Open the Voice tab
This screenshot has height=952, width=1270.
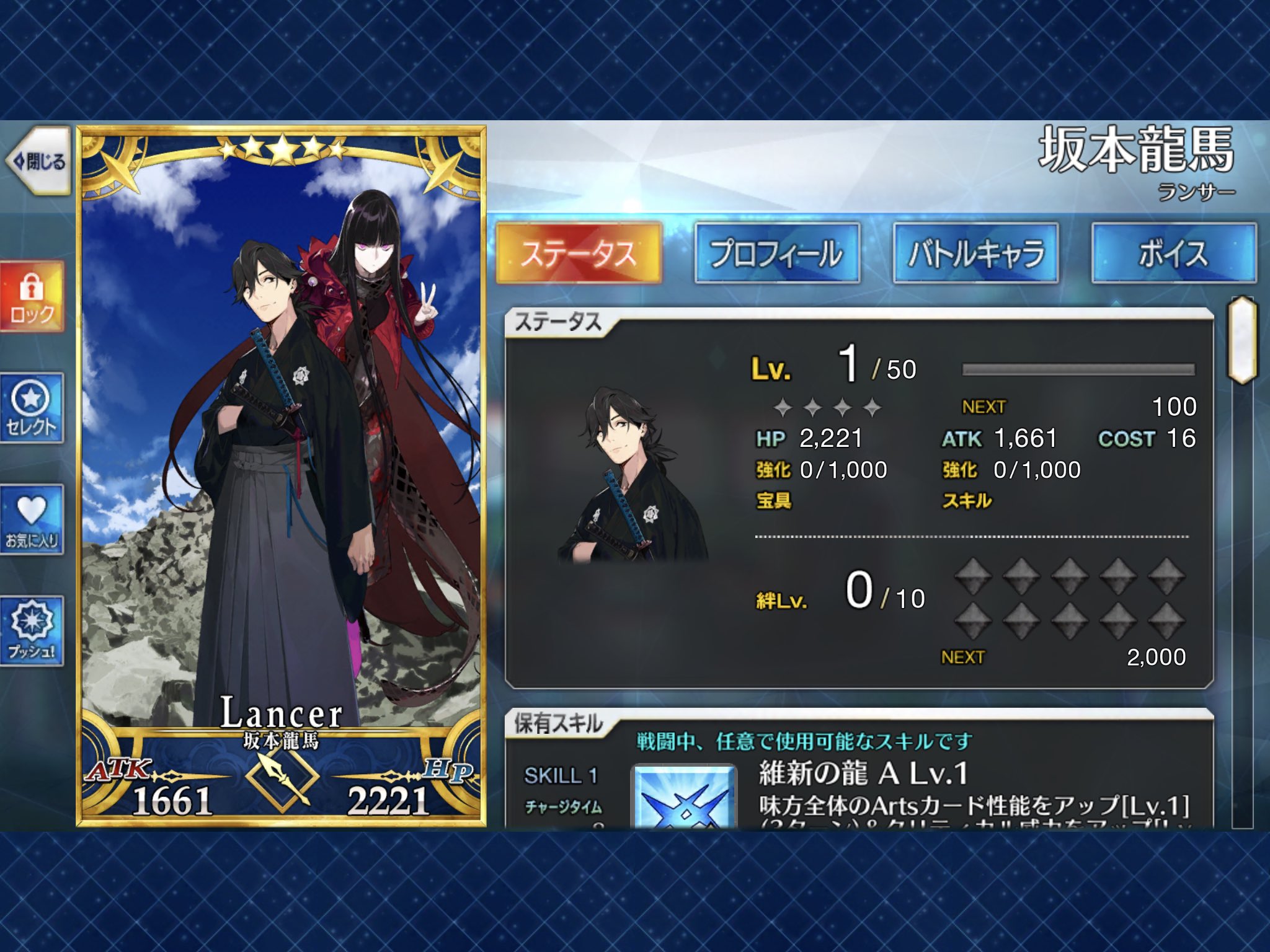(1174, 253)
